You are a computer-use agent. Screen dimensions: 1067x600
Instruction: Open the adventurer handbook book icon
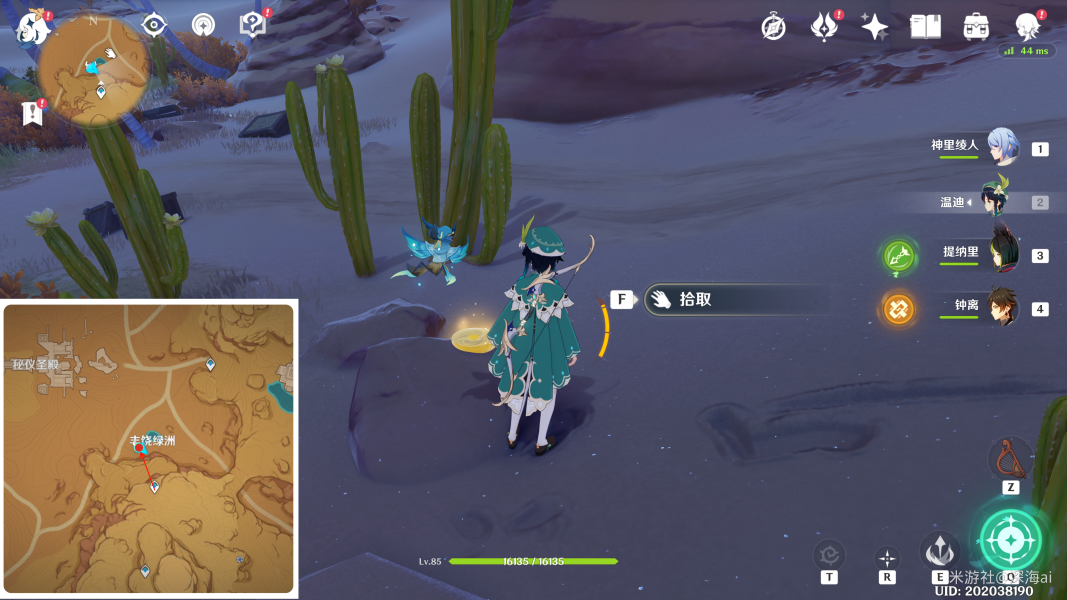(925, 27)
